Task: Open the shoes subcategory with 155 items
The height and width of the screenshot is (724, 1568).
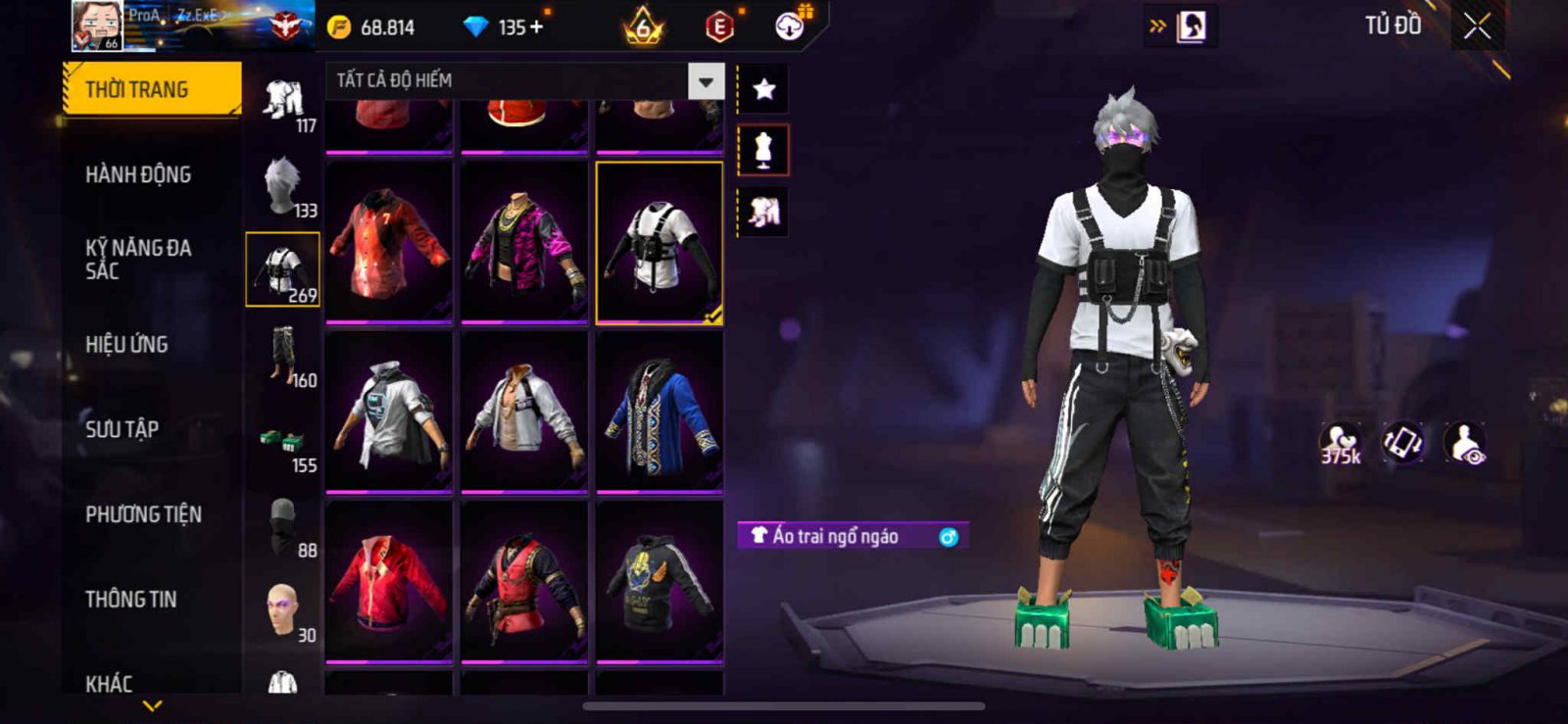Action: (x=283, y=441)
